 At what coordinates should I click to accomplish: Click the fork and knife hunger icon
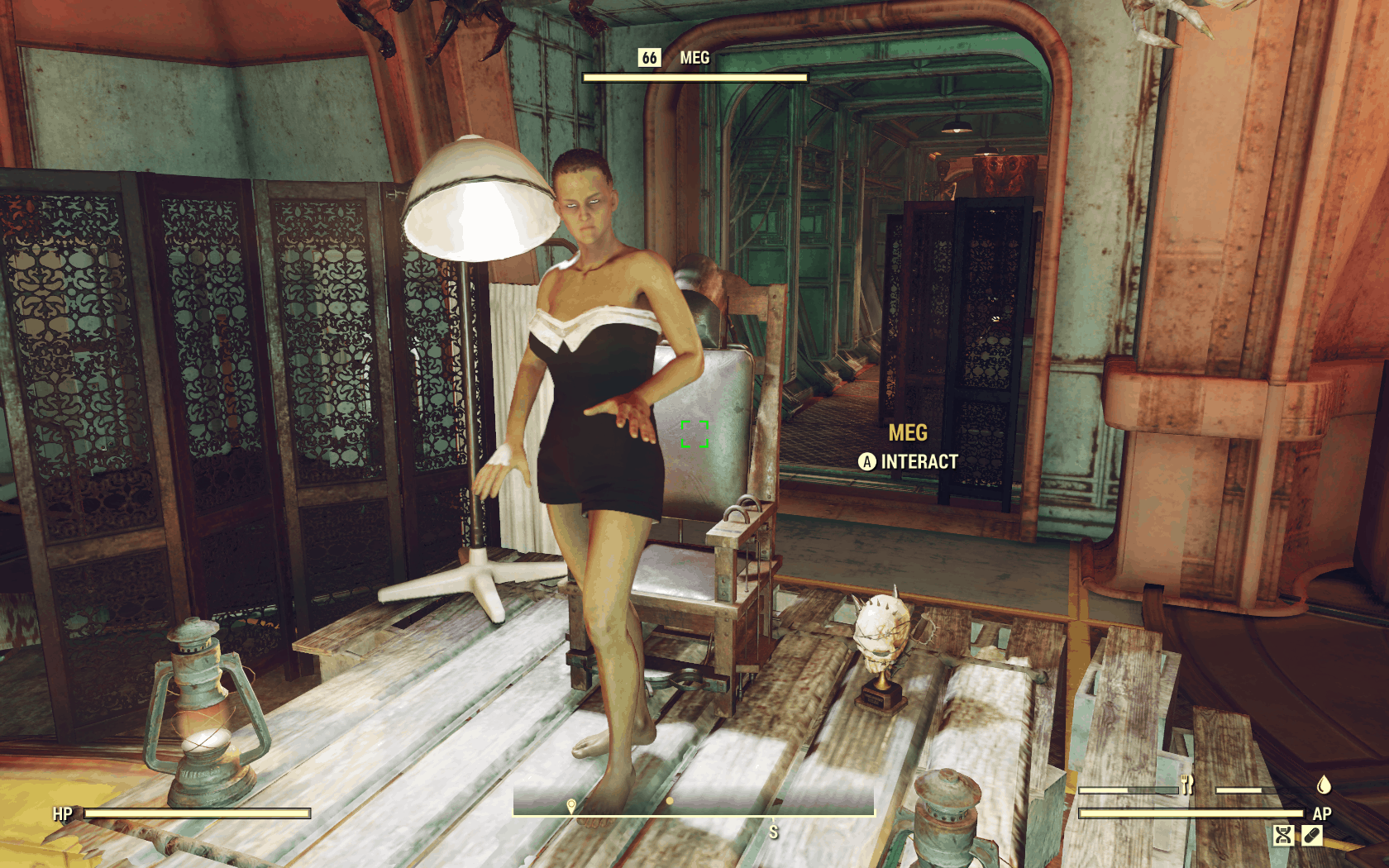[x=1187, y=785]
